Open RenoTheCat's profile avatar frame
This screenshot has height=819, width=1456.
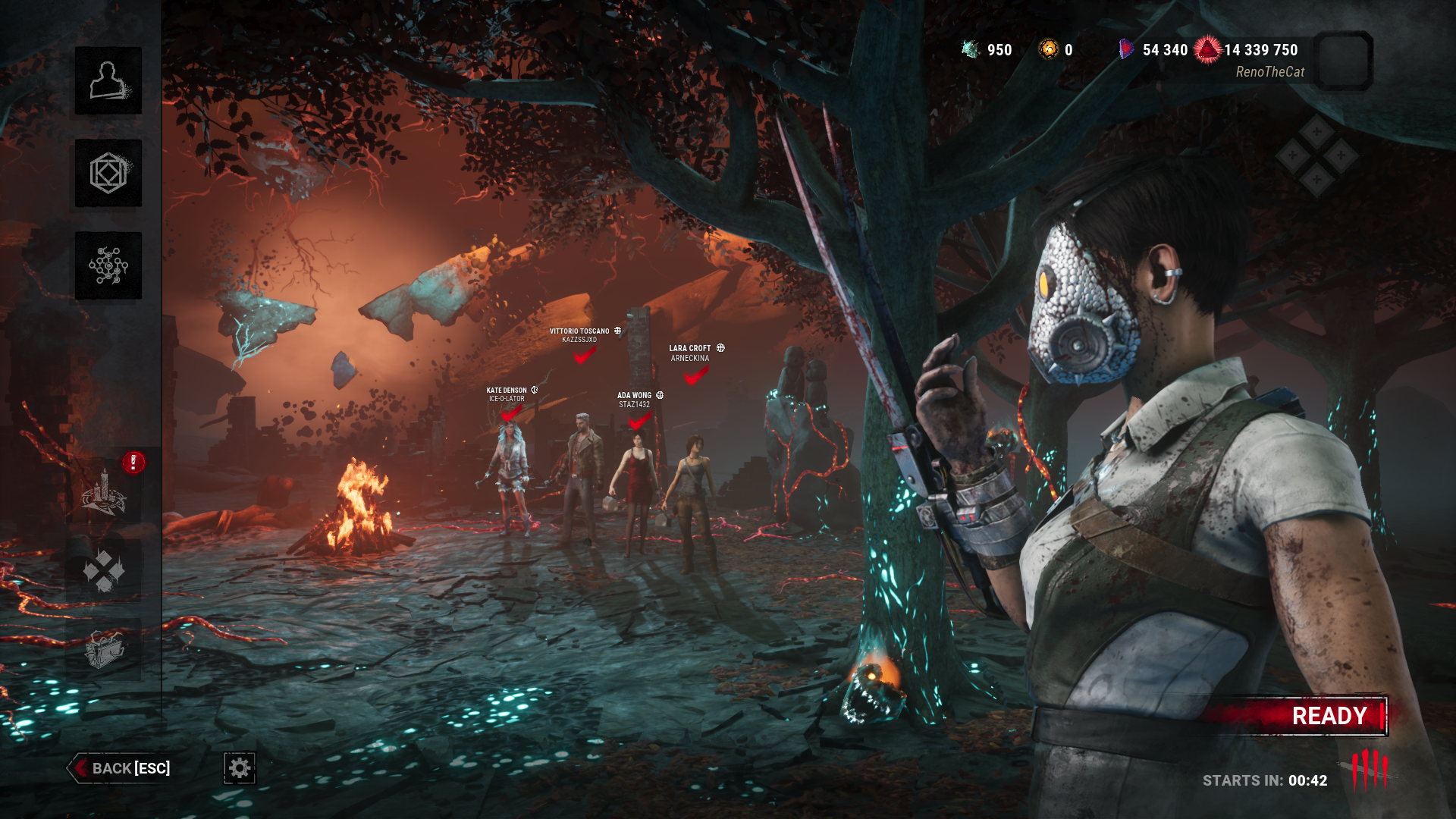tap(1343, 61)
